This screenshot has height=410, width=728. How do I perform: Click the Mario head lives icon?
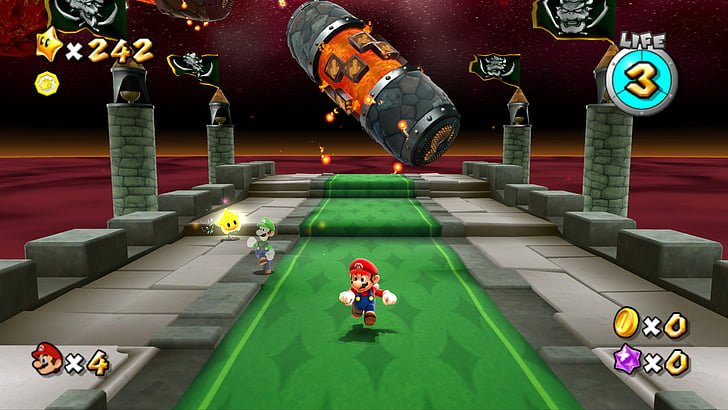46,357
